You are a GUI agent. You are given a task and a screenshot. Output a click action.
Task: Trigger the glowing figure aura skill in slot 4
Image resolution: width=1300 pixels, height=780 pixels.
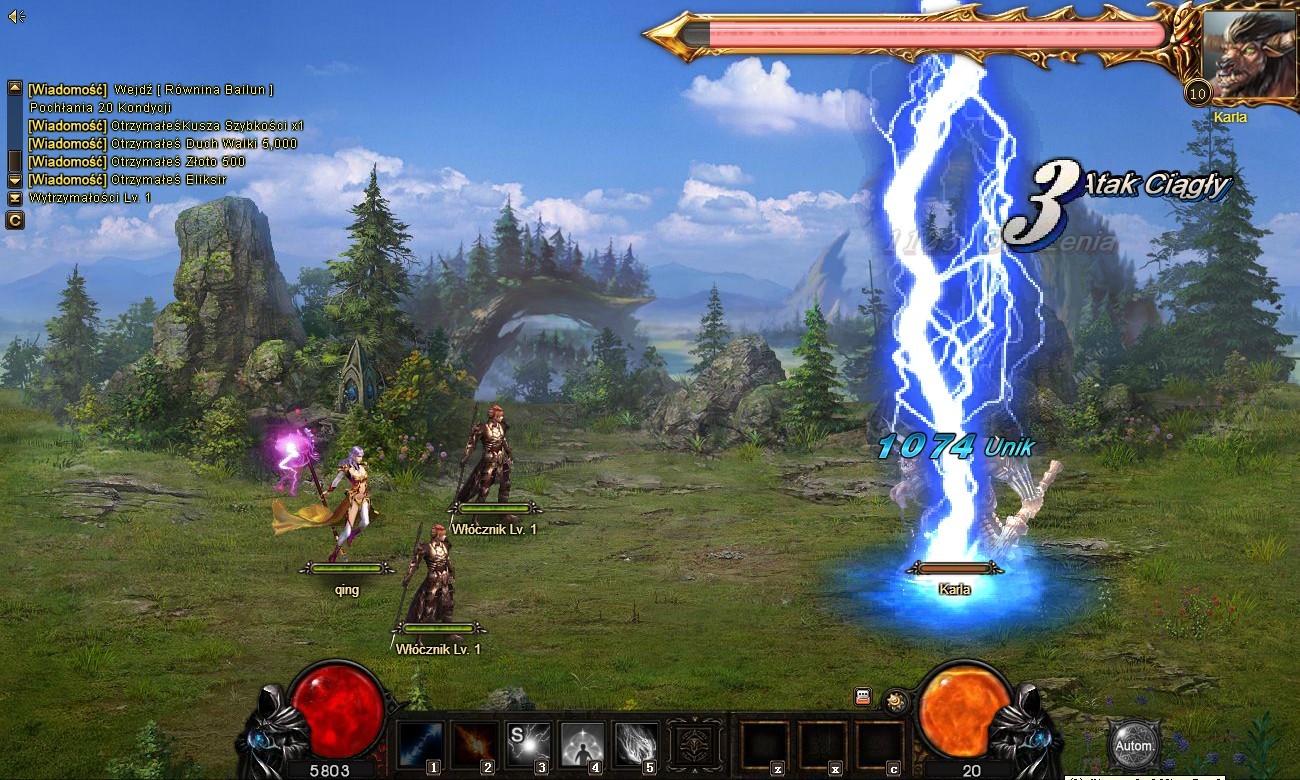pos(582,744)
